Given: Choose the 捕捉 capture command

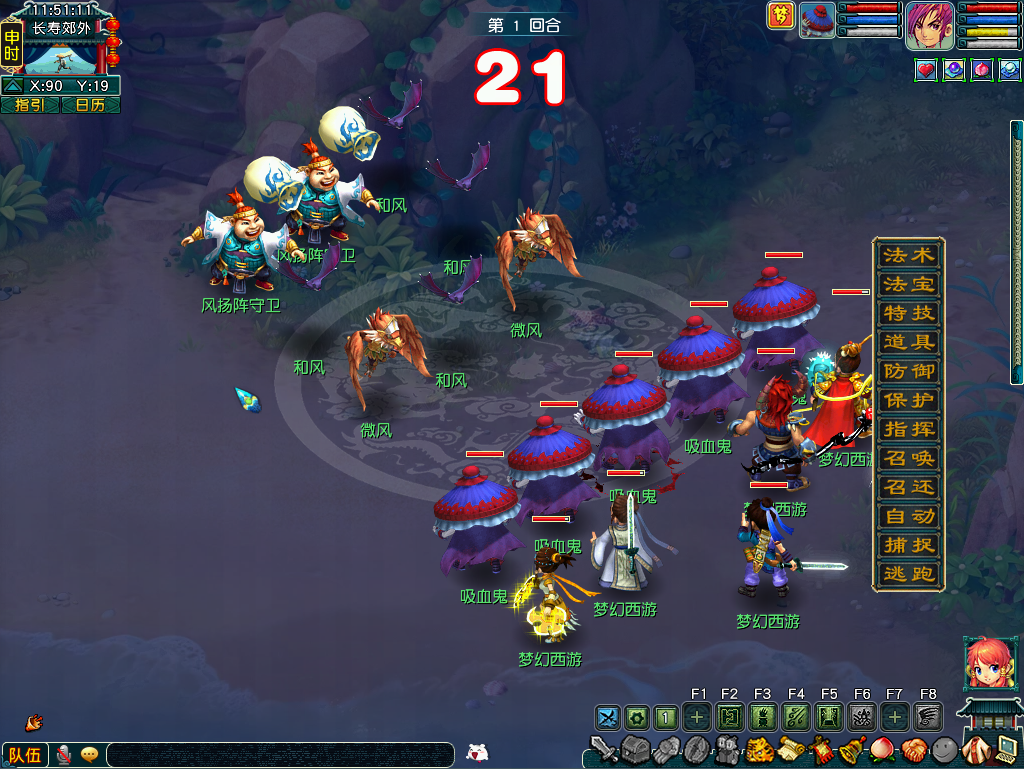Looking at the screenshot, I should (x=908, y=546).
